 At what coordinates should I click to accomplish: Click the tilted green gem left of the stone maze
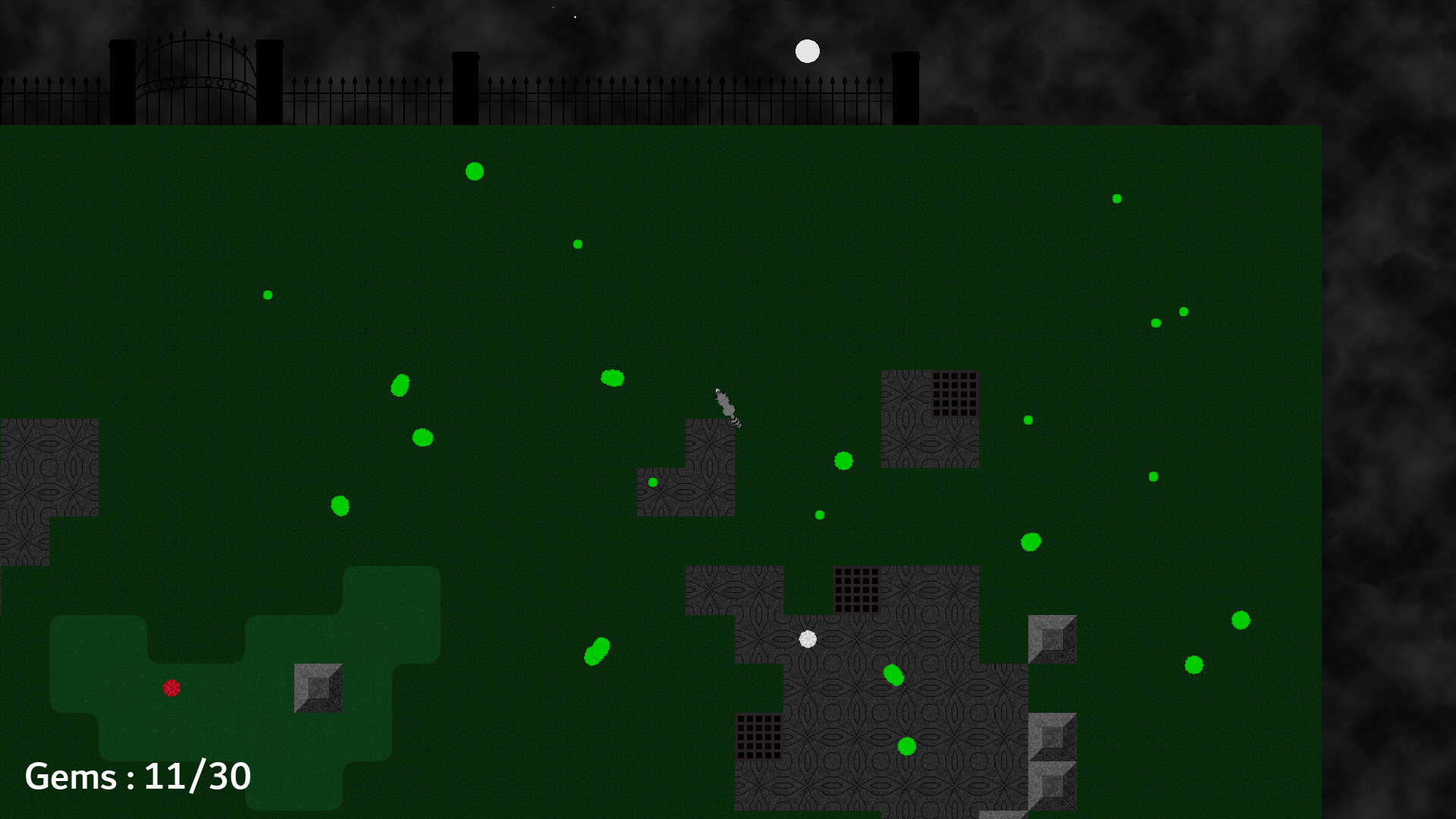coord(597,651)
